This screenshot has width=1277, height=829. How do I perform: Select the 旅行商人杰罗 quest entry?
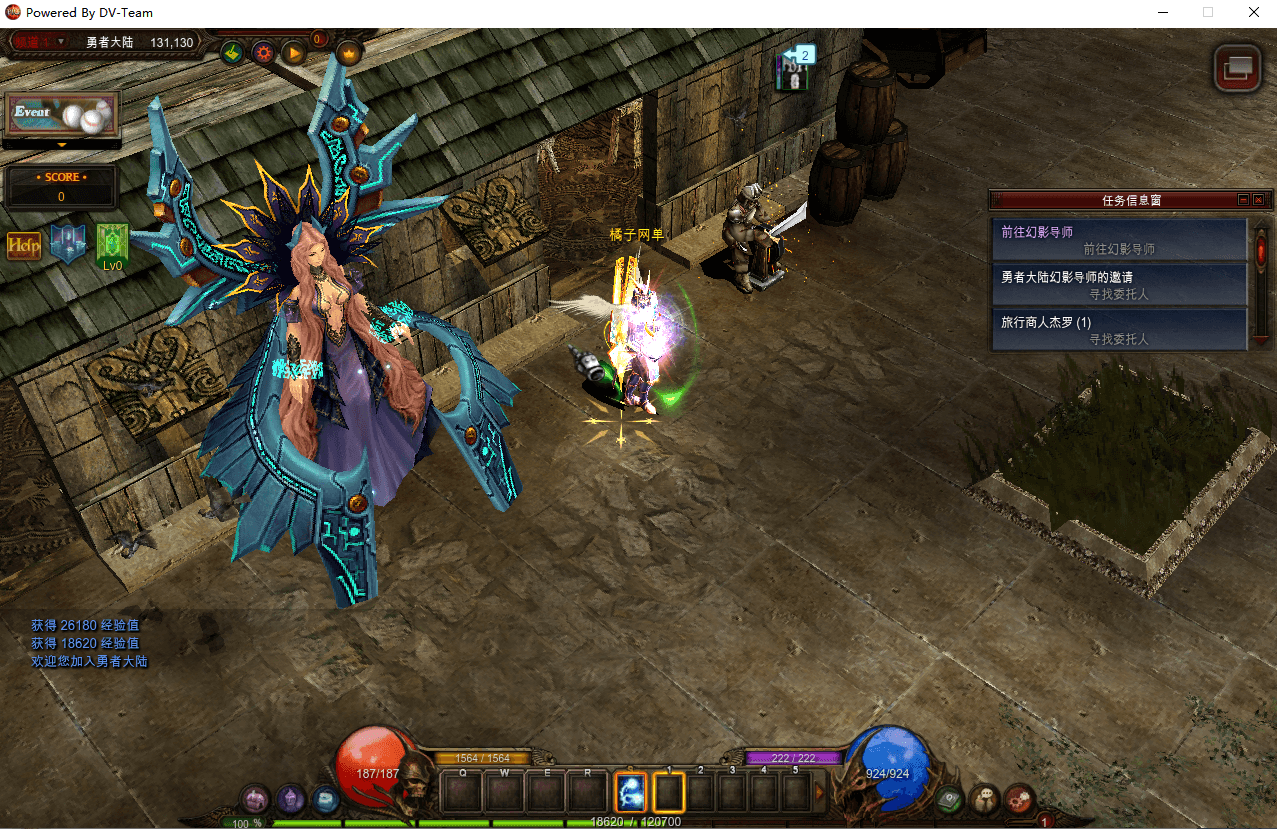[x=1120, y=330]
